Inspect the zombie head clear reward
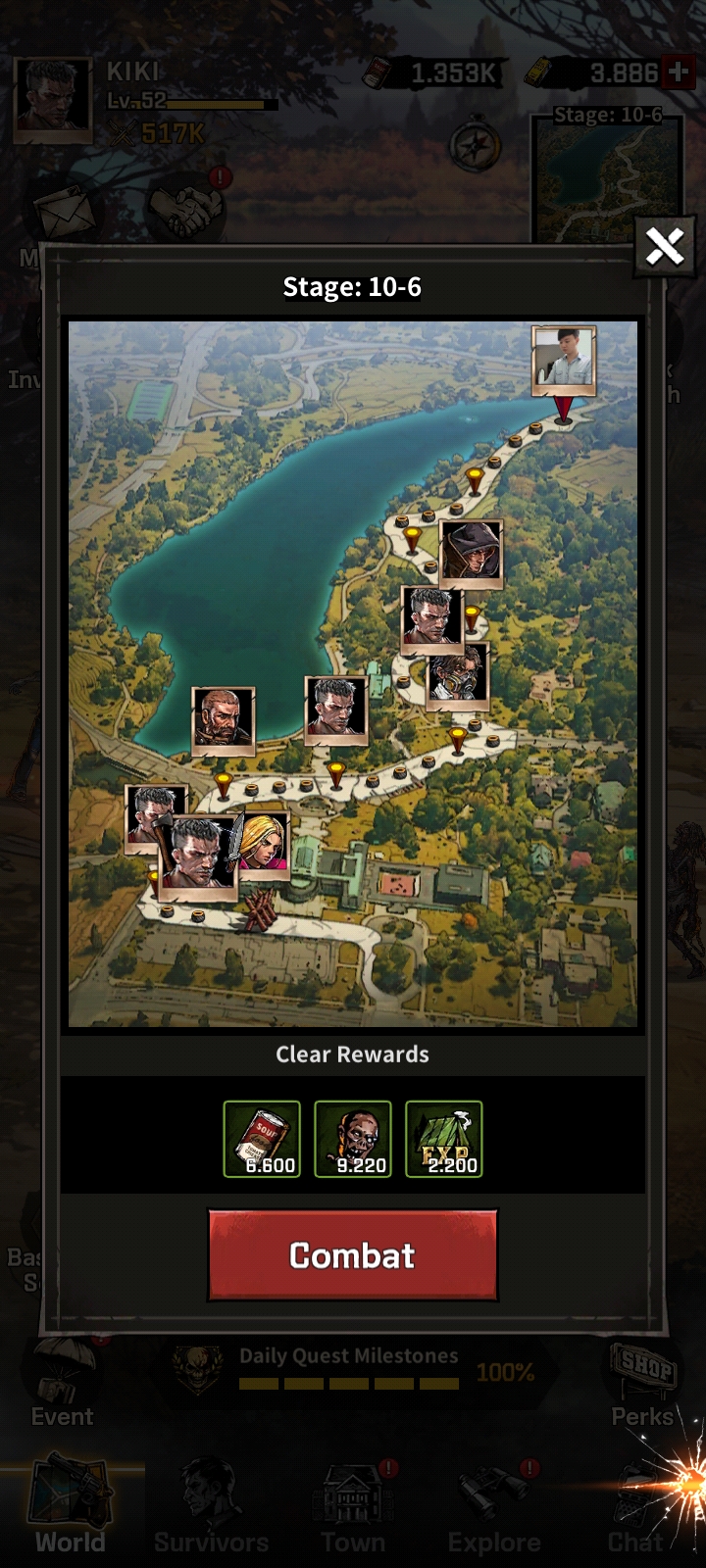 [x=353, y=1139]
